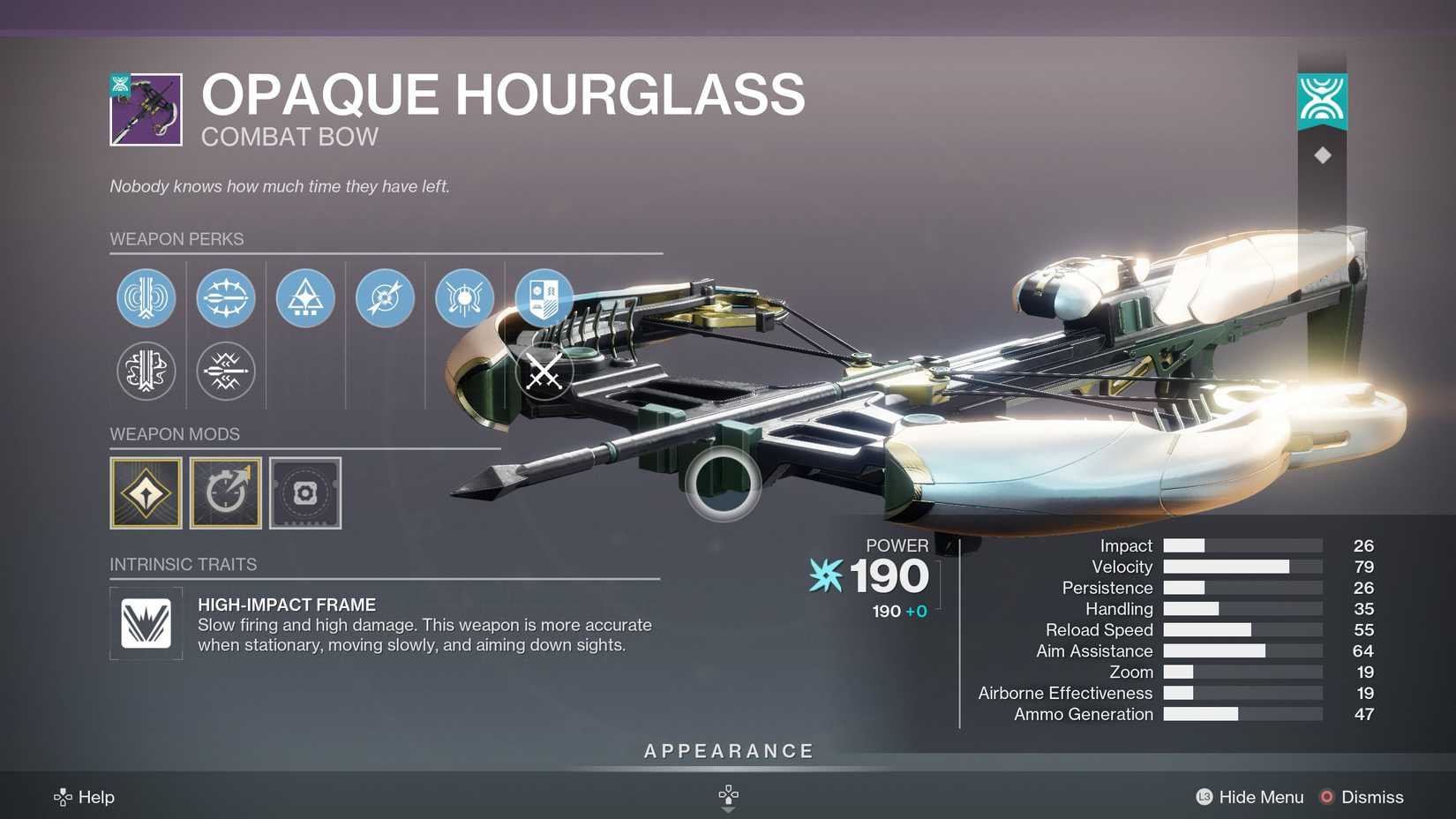Select the sunburst perk in the fifth column
The image size is (1456, 819).
point(463,298)
